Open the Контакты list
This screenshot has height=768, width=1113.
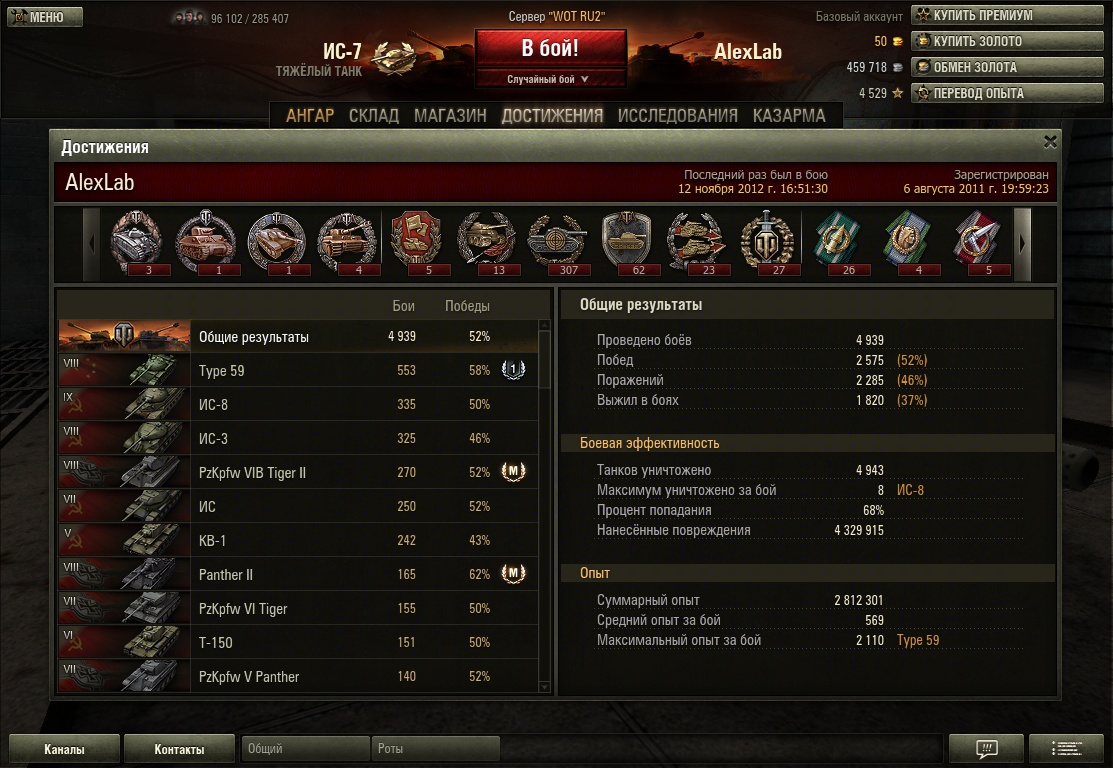click(x=179, y=749)
